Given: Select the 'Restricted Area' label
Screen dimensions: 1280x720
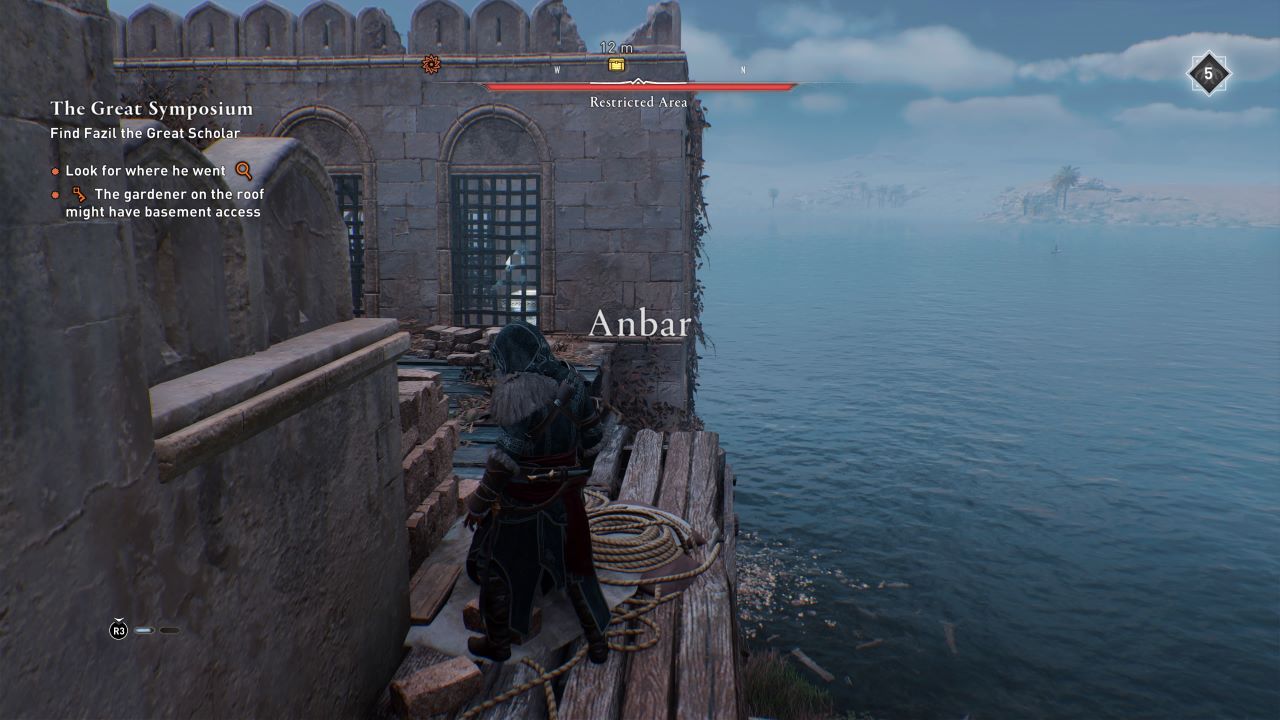Looking at the screenshot, I should click(x=638, y=102).
